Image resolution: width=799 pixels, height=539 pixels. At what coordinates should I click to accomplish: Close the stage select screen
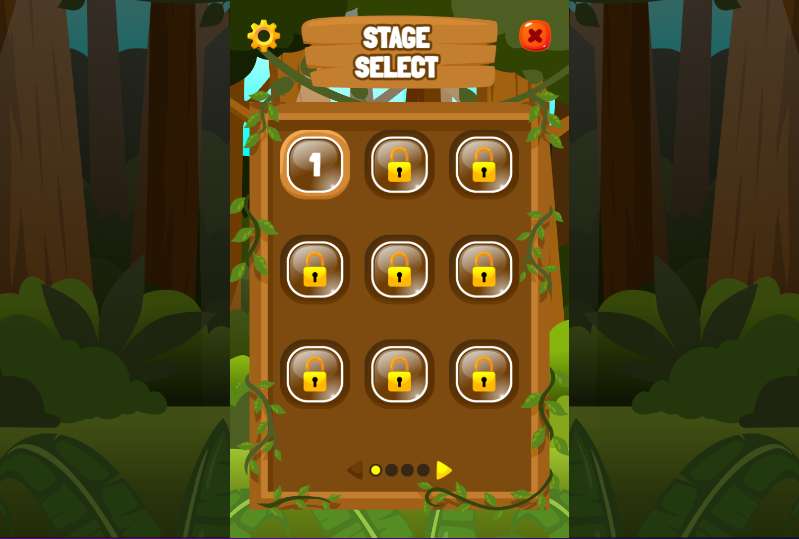pos(535,36)
